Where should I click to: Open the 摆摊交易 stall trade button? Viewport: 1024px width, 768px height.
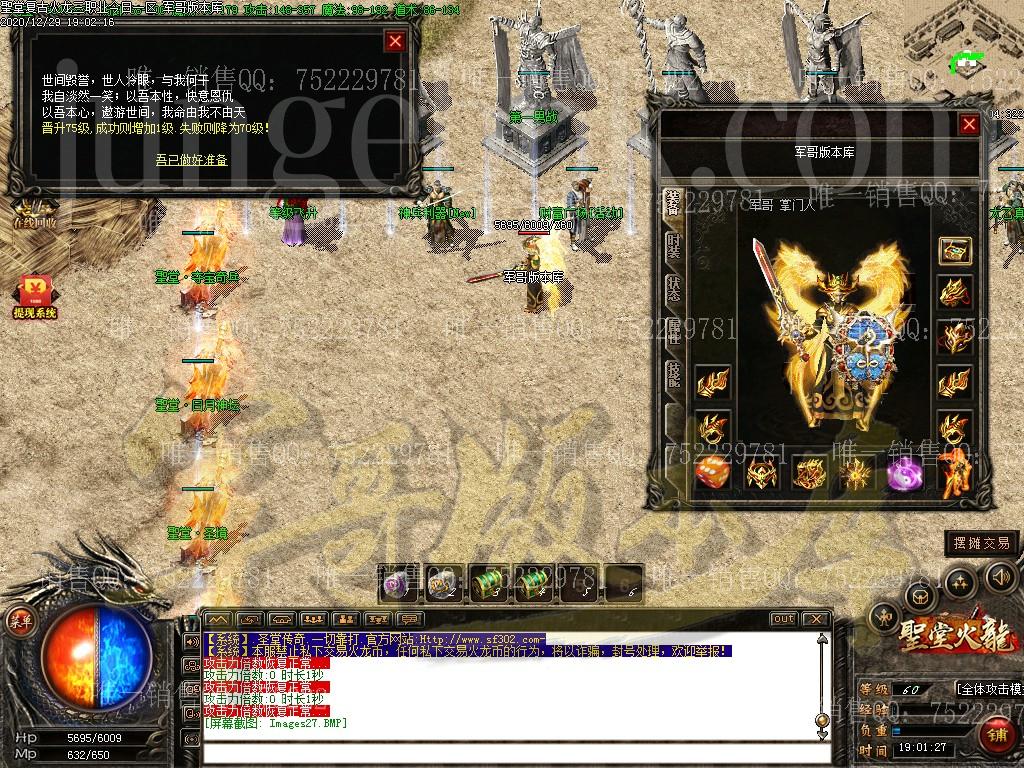[x=982, y=543]
